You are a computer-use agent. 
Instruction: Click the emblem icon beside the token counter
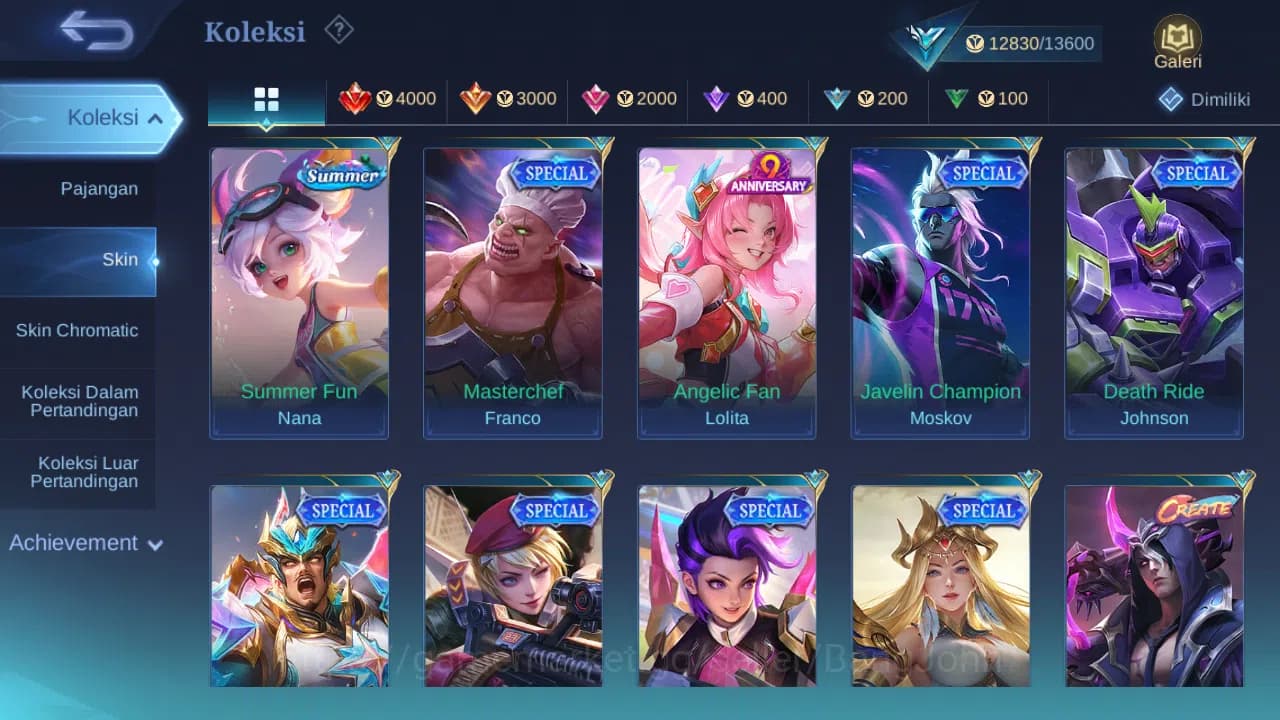pos(925,40)
